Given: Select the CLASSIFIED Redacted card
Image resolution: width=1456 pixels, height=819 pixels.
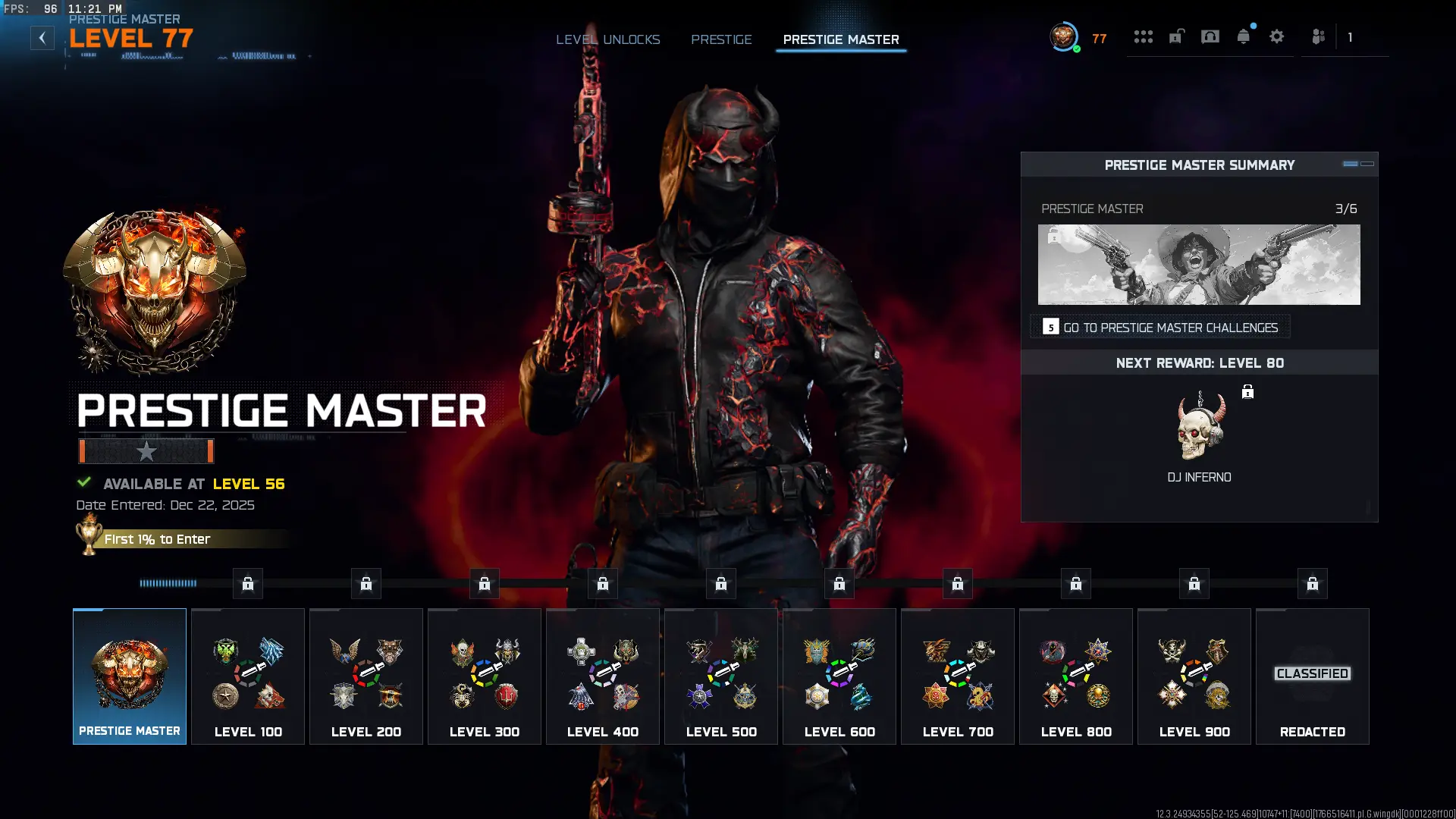Looking at the screenshot, I should pos(1312,675).
